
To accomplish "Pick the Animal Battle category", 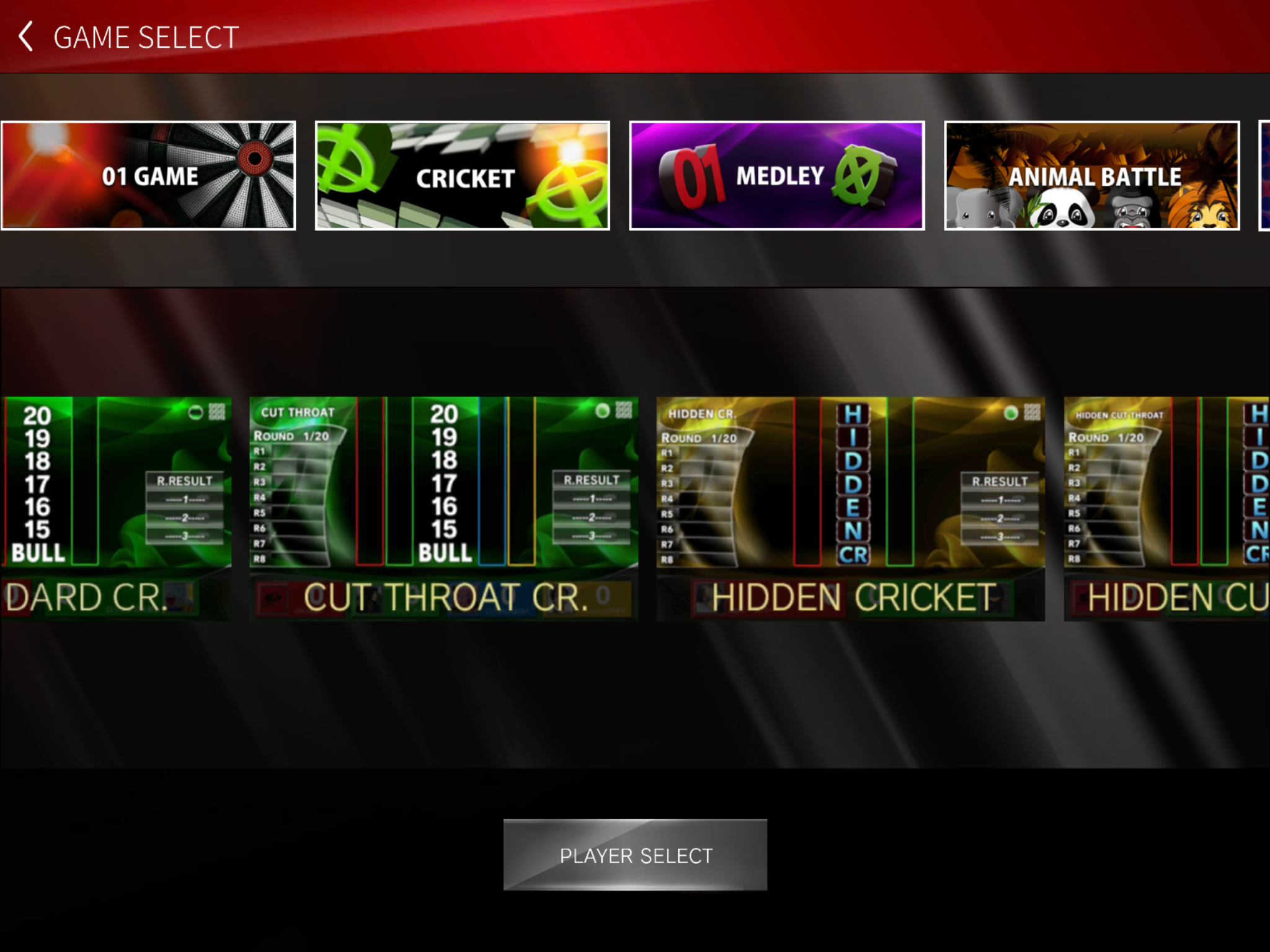I will (x=1092, y=176).
